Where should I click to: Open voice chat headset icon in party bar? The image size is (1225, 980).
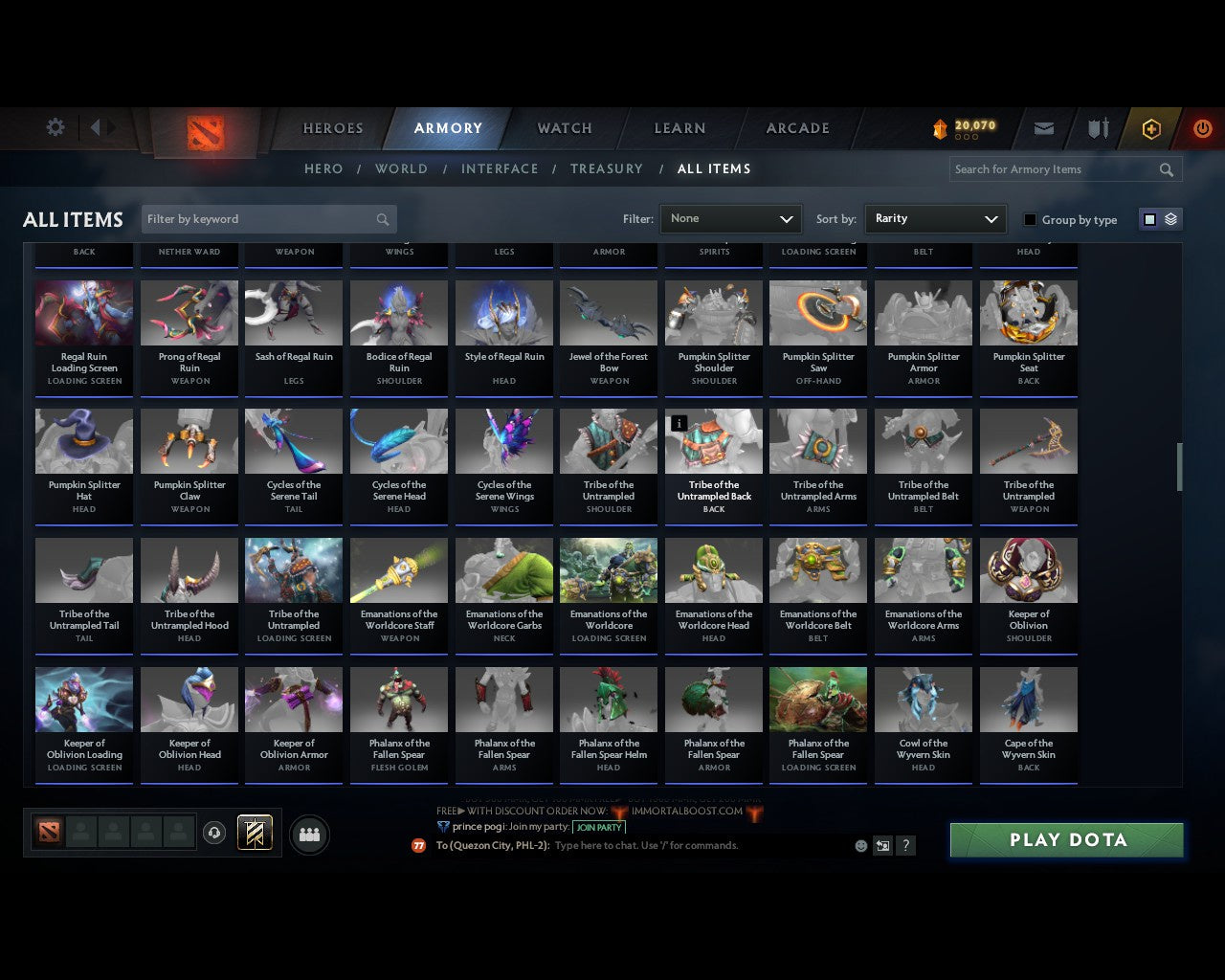pyautogui.click(x=215, y=833)
